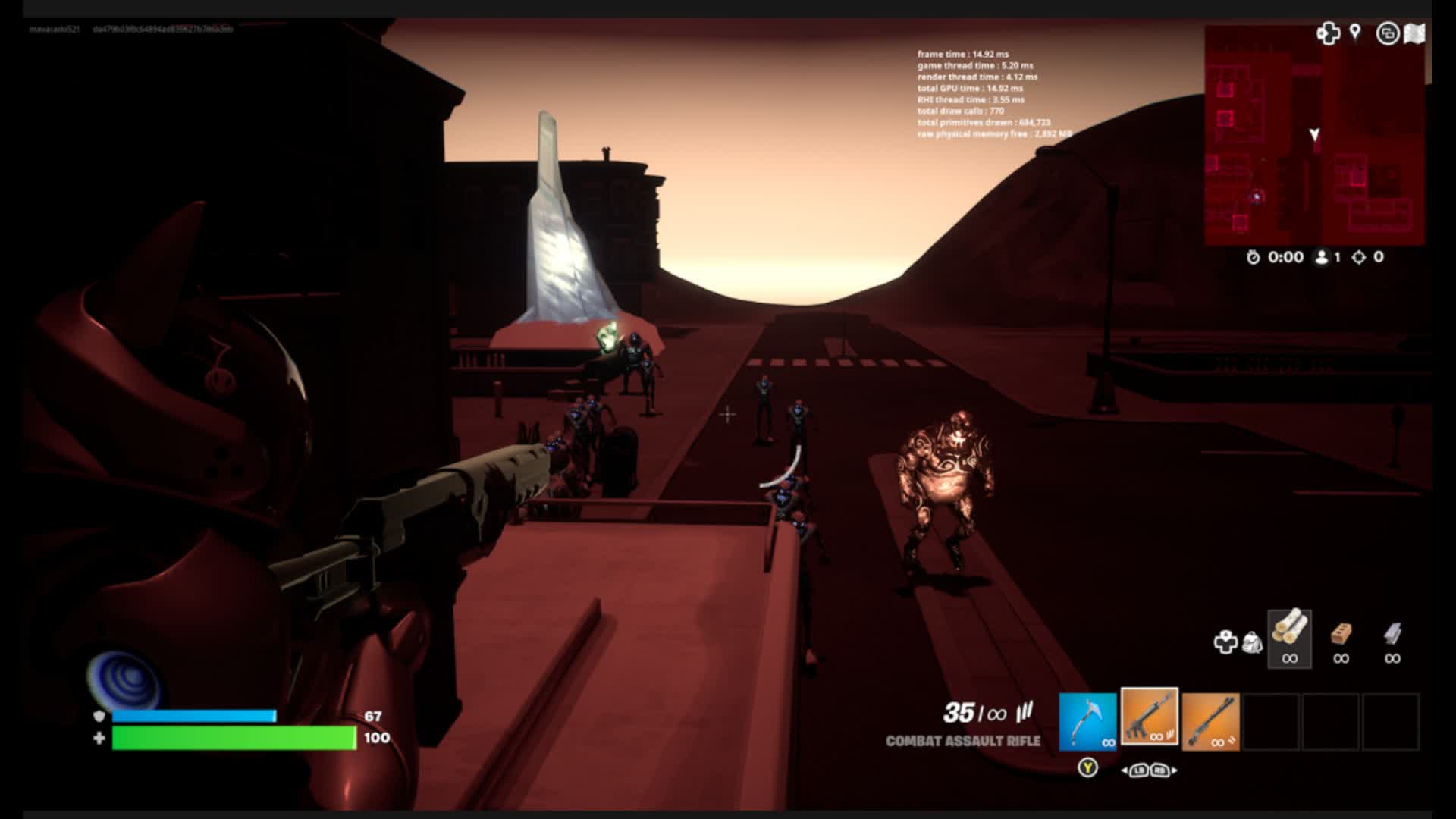Select the Combat Assault Rifle slot
This screenshot has height=819, width=1456.
[x=1149, y=717]
